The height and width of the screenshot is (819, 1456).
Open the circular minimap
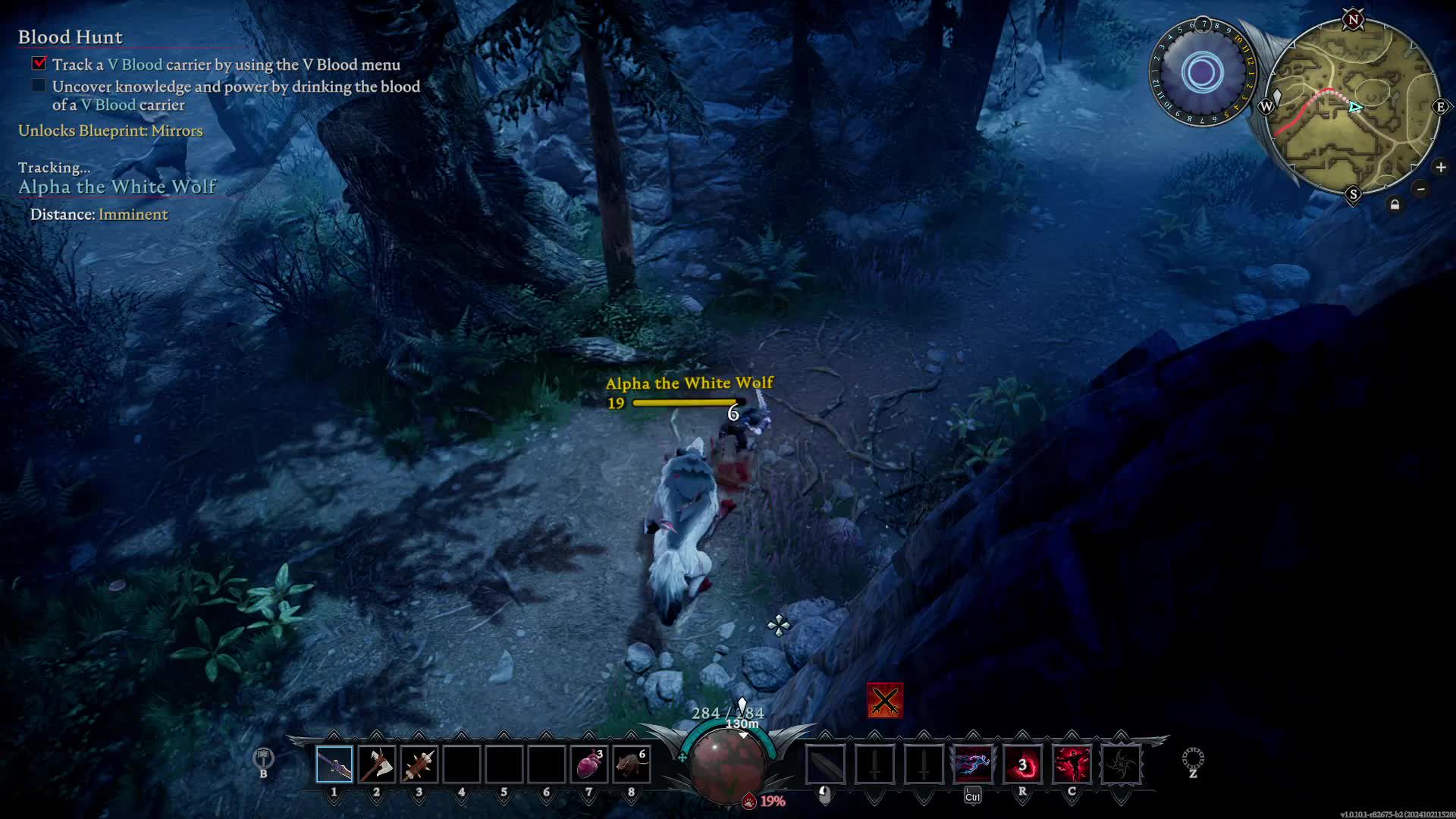coord(1353,107)
